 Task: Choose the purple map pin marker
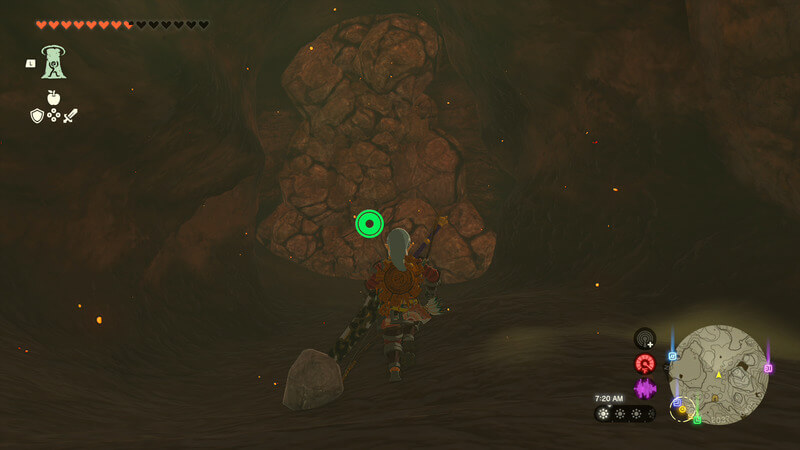click(768, 367)
